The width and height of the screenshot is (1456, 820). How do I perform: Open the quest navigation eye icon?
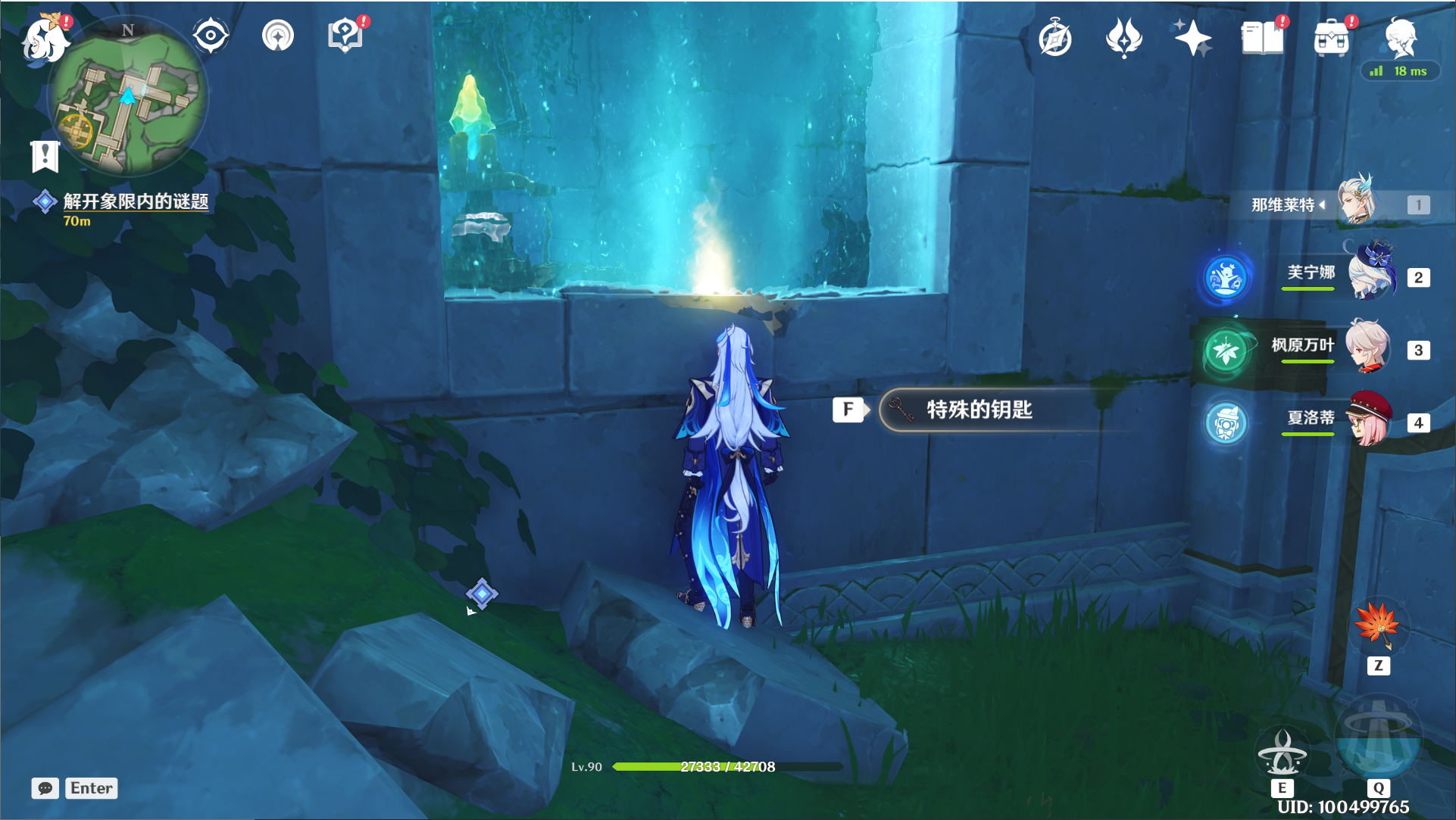(210, 36)
